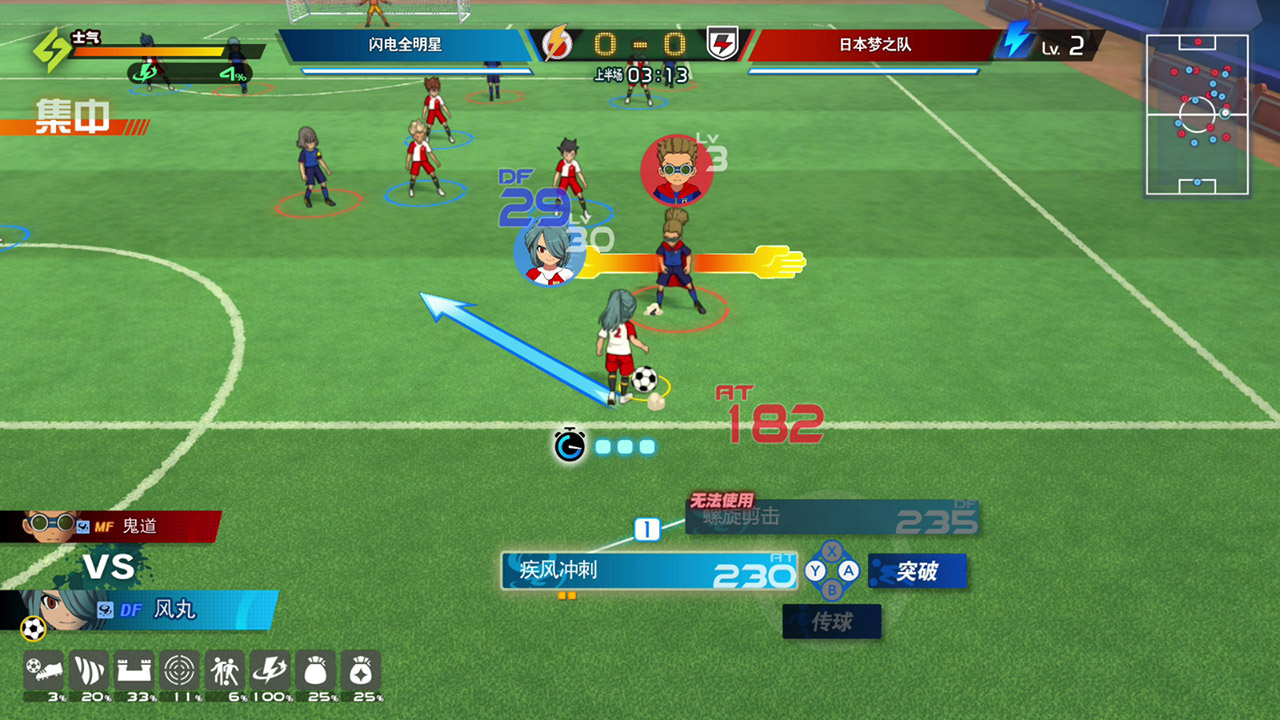The width and height of the screenshot is (1280, 720).
Task: Click the goggled opponent portrait bubble
Action: (677, 171)
